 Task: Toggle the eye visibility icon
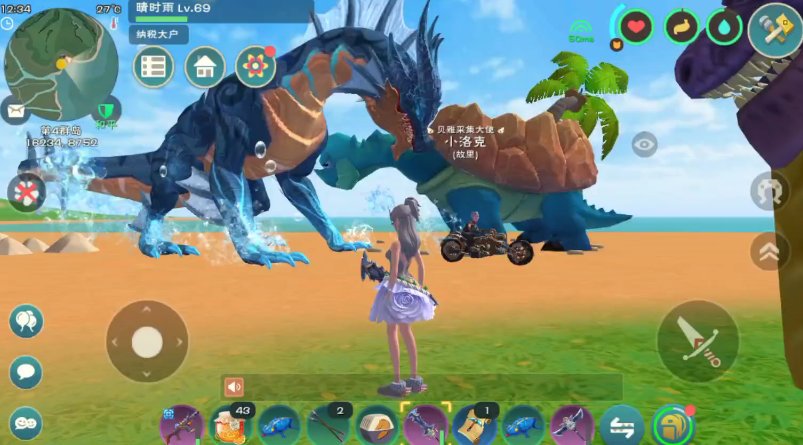[x=645, y=144]
